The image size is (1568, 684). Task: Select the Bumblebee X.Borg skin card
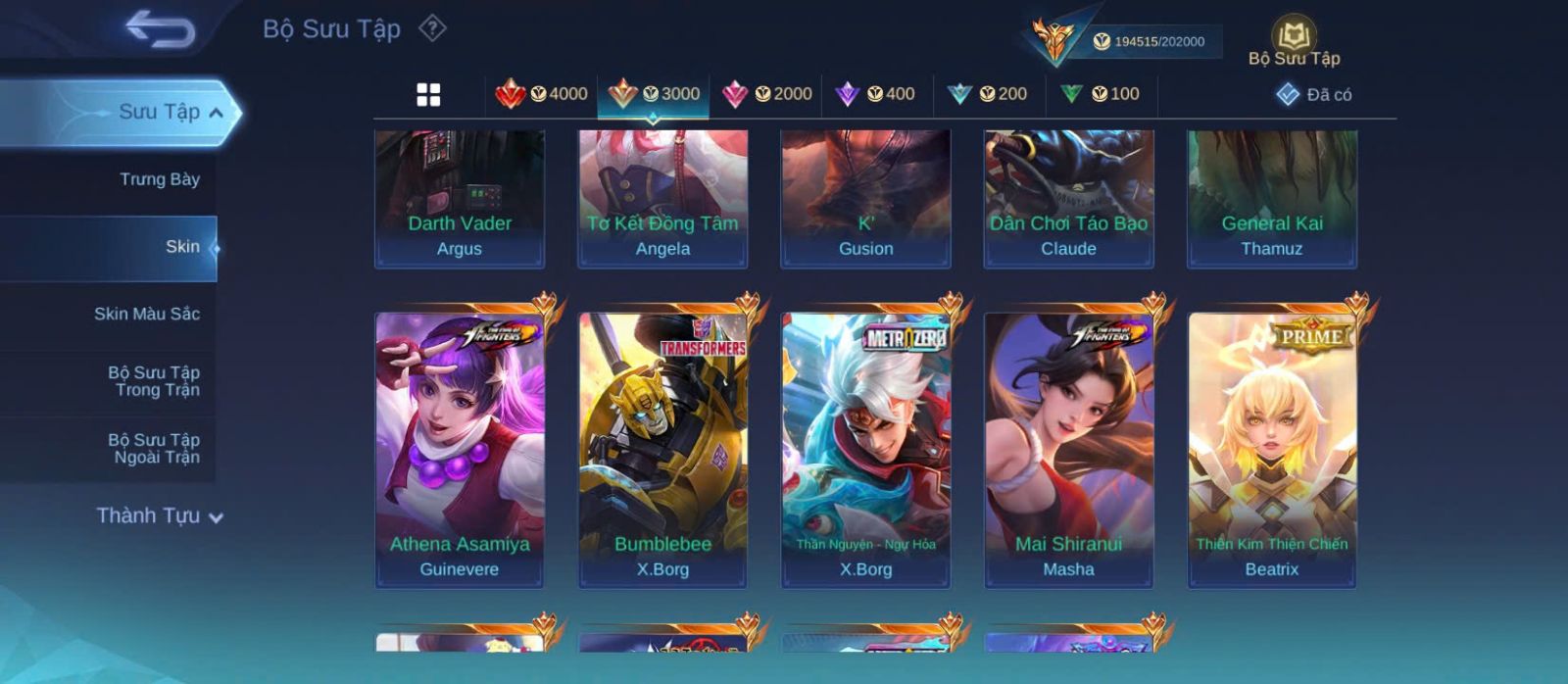coord(662,450)
